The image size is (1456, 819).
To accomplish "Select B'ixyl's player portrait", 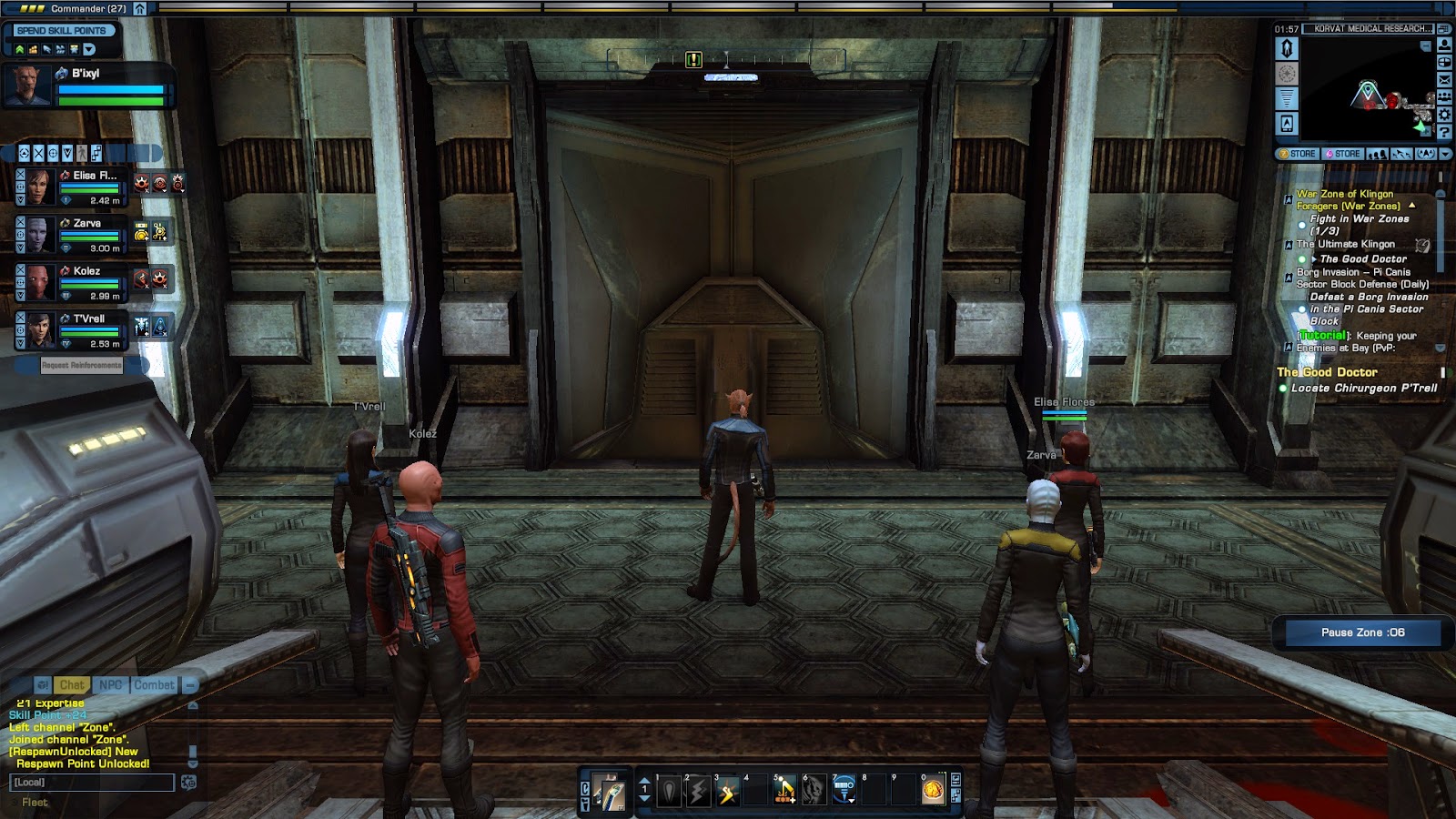I will click(26, 86).
